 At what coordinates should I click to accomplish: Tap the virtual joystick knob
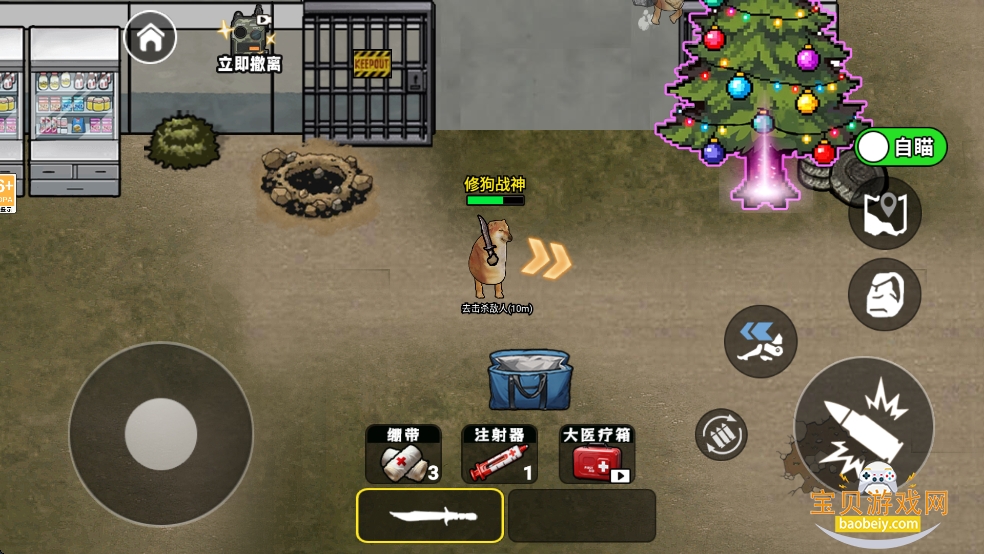(160, 434)
